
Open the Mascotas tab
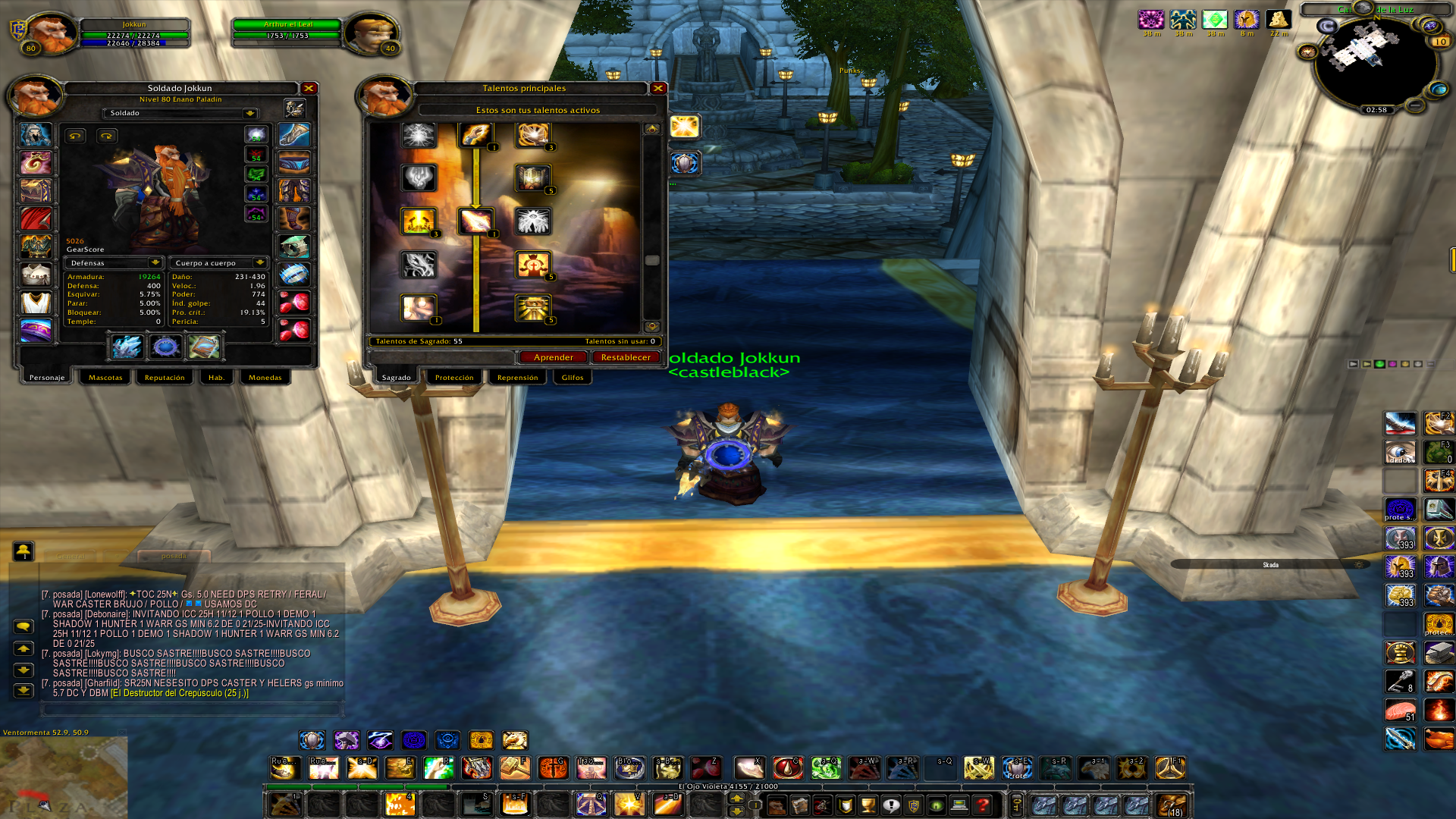click(105, 378)
